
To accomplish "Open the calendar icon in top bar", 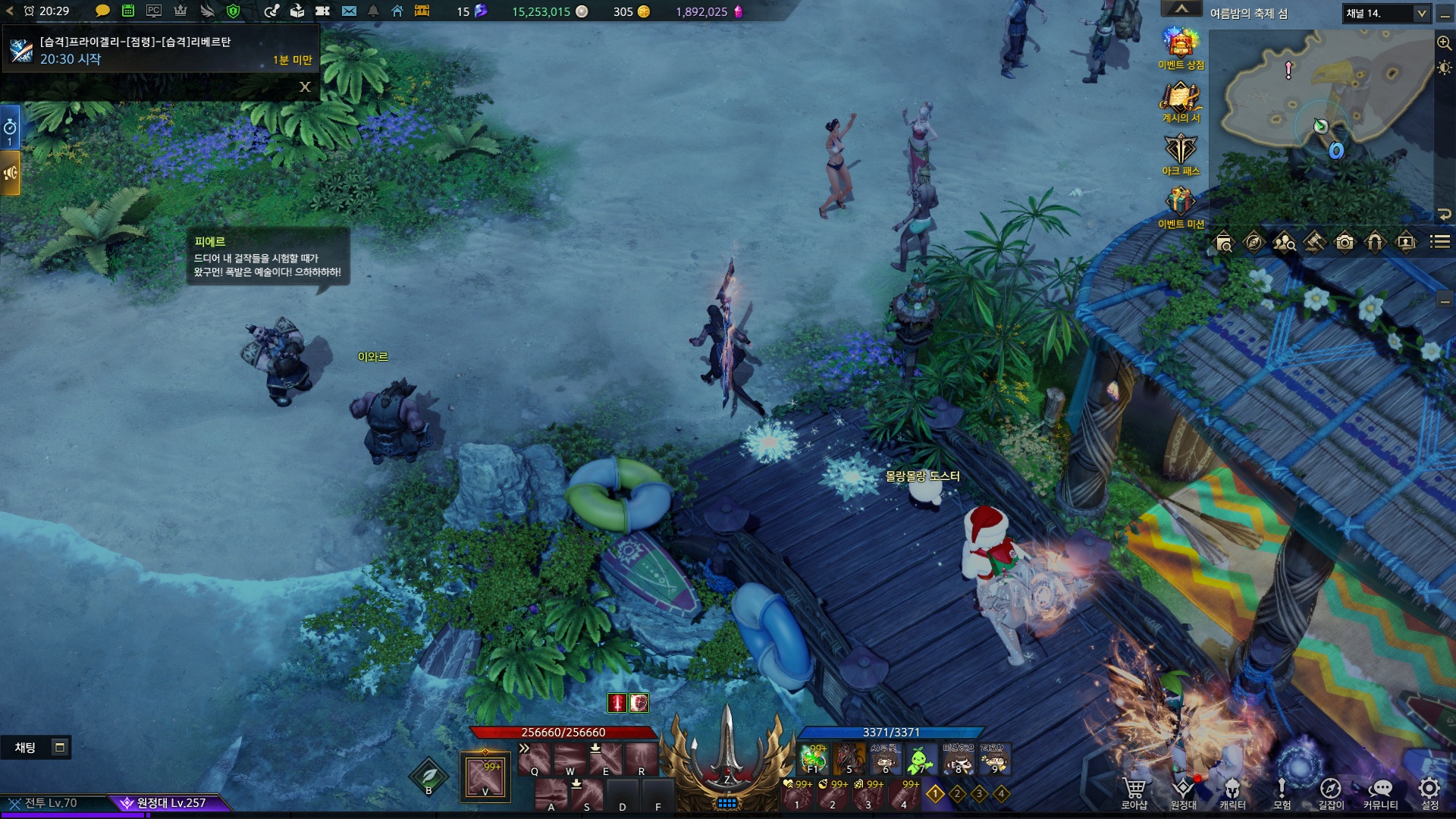I will coord(128,11).
